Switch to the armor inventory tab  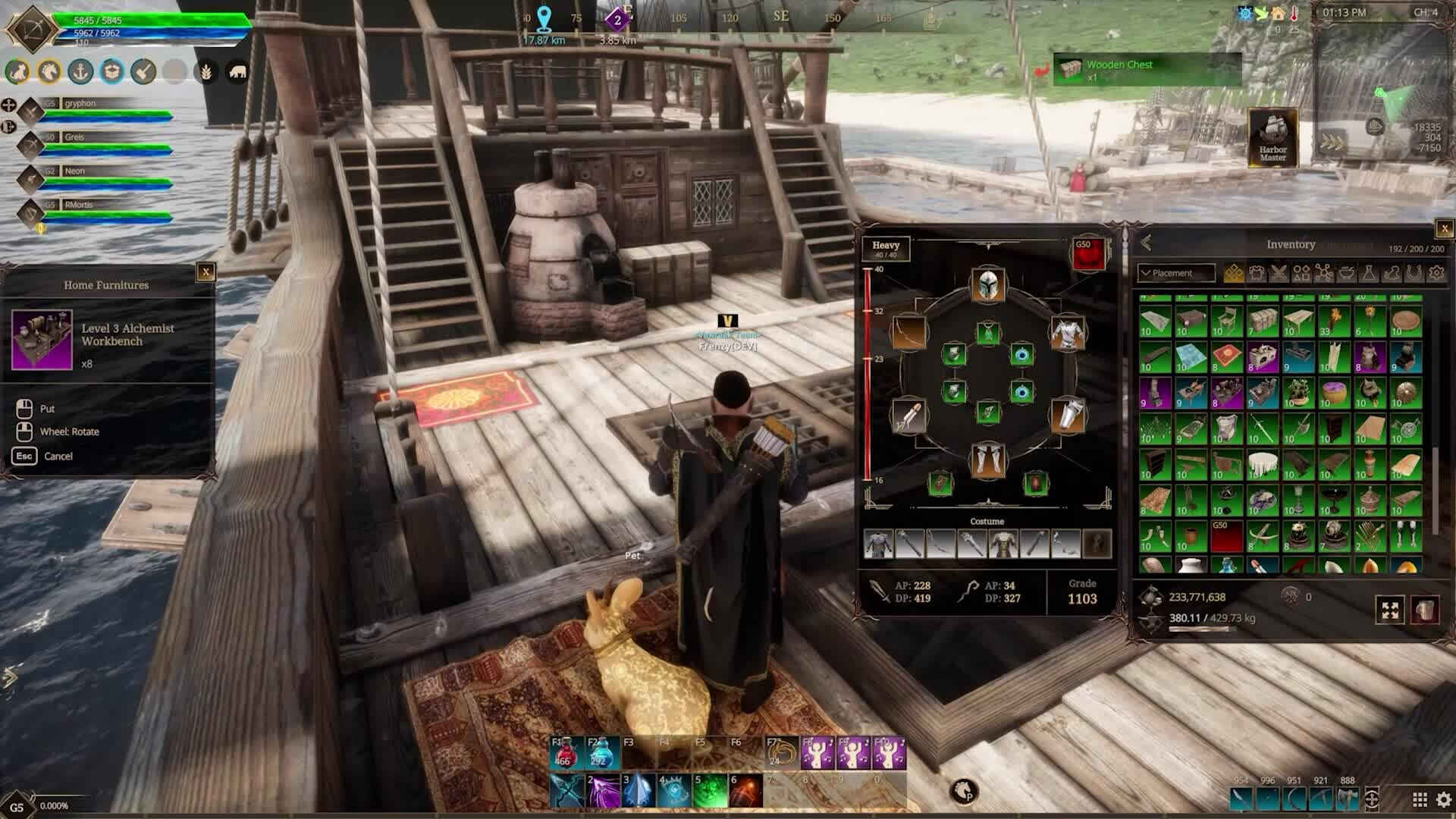pos(1257,273)
